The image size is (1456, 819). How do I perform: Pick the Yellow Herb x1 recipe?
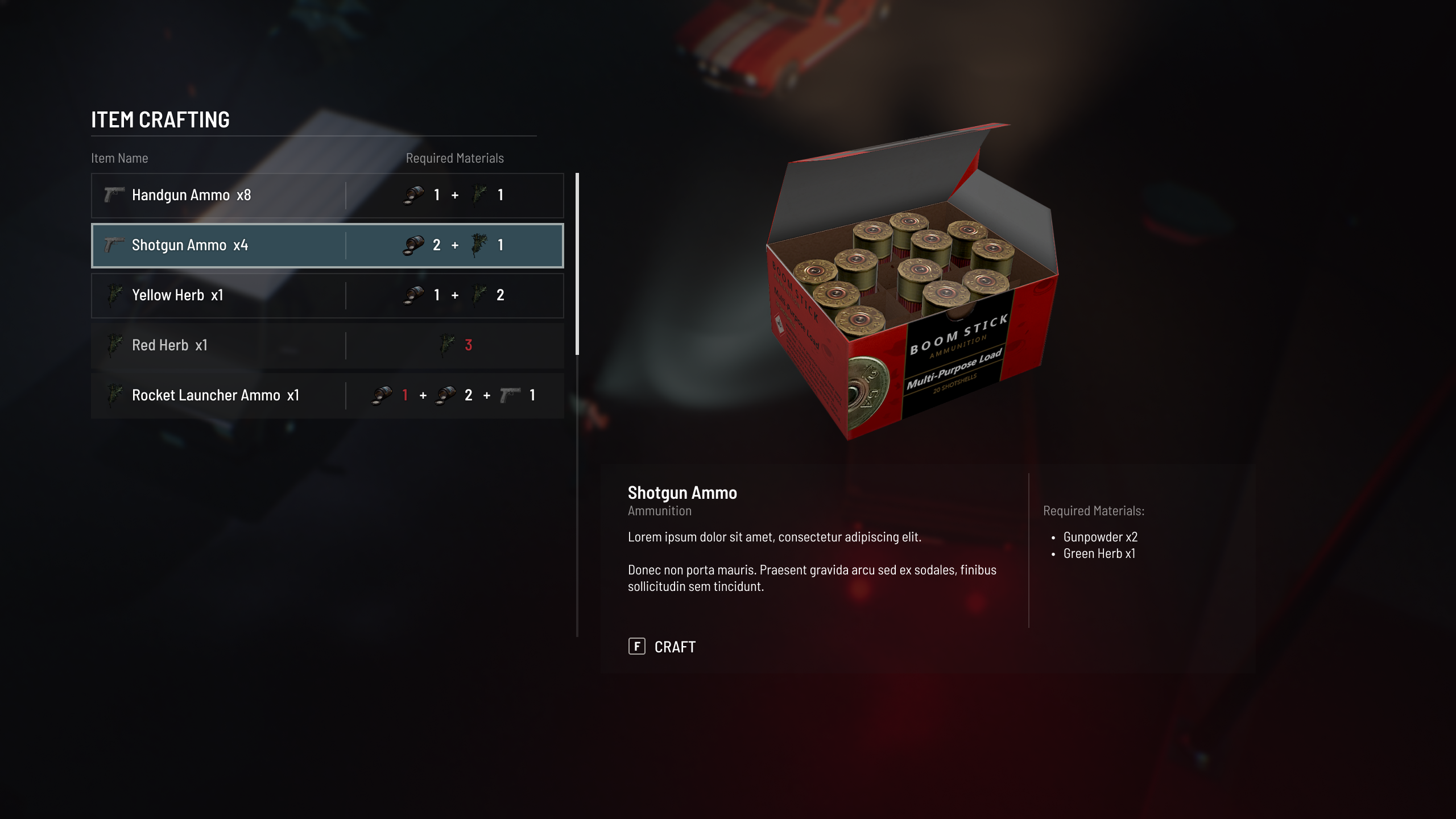click(x=327, y=295)
